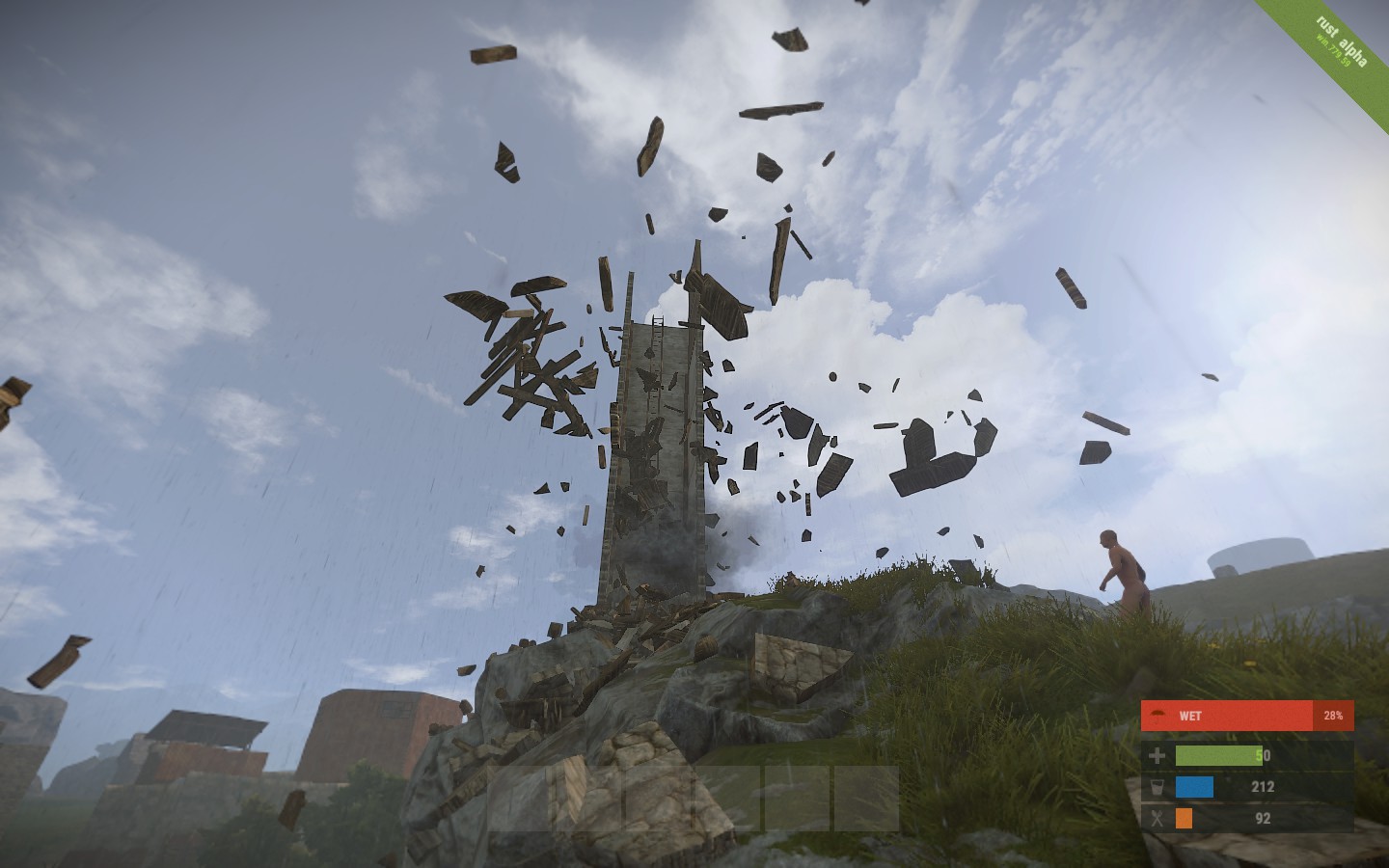The width and height of the screenshot is (1389, 868).
Task: Click the 28% wetness percentage segment
Action: pos(1333,716)
